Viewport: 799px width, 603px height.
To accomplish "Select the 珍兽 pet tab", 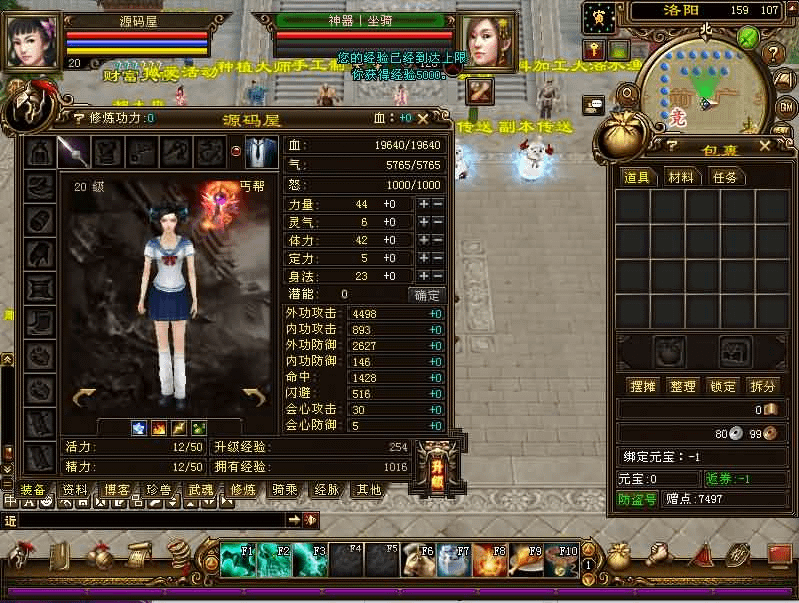I will (158, 490).
